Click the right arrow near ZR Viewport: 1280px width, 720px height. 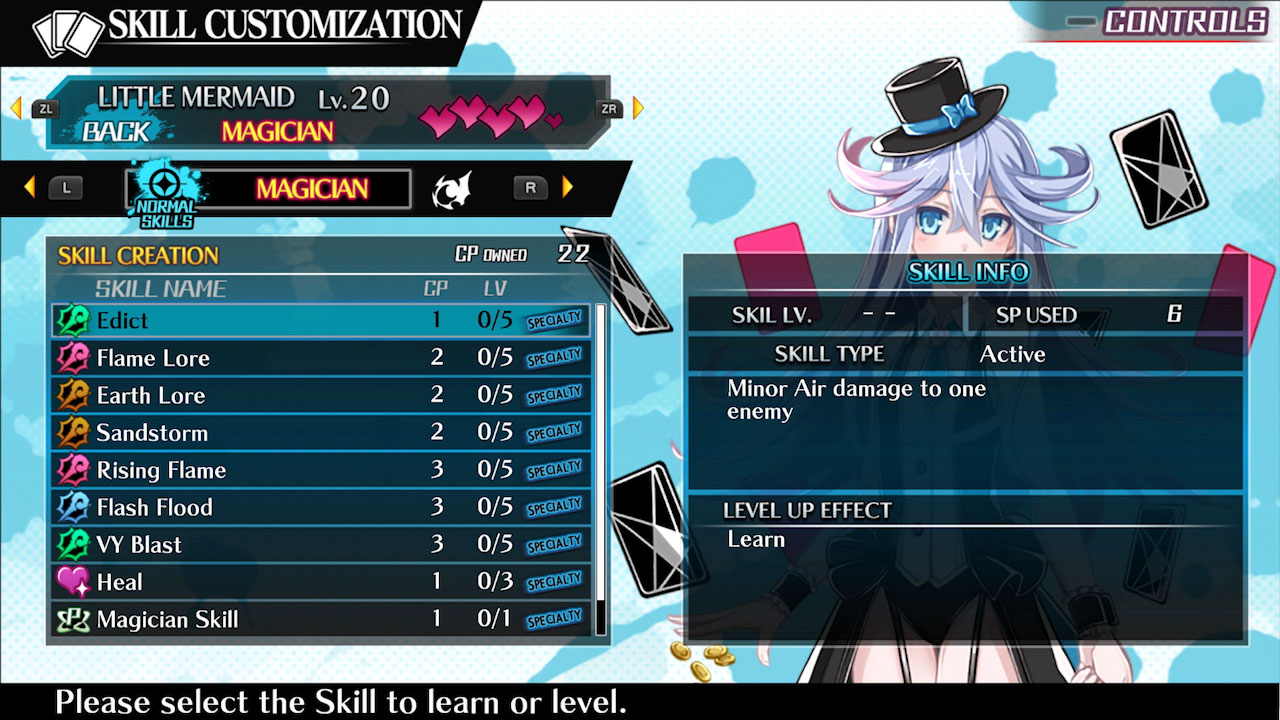pos(638,108)
